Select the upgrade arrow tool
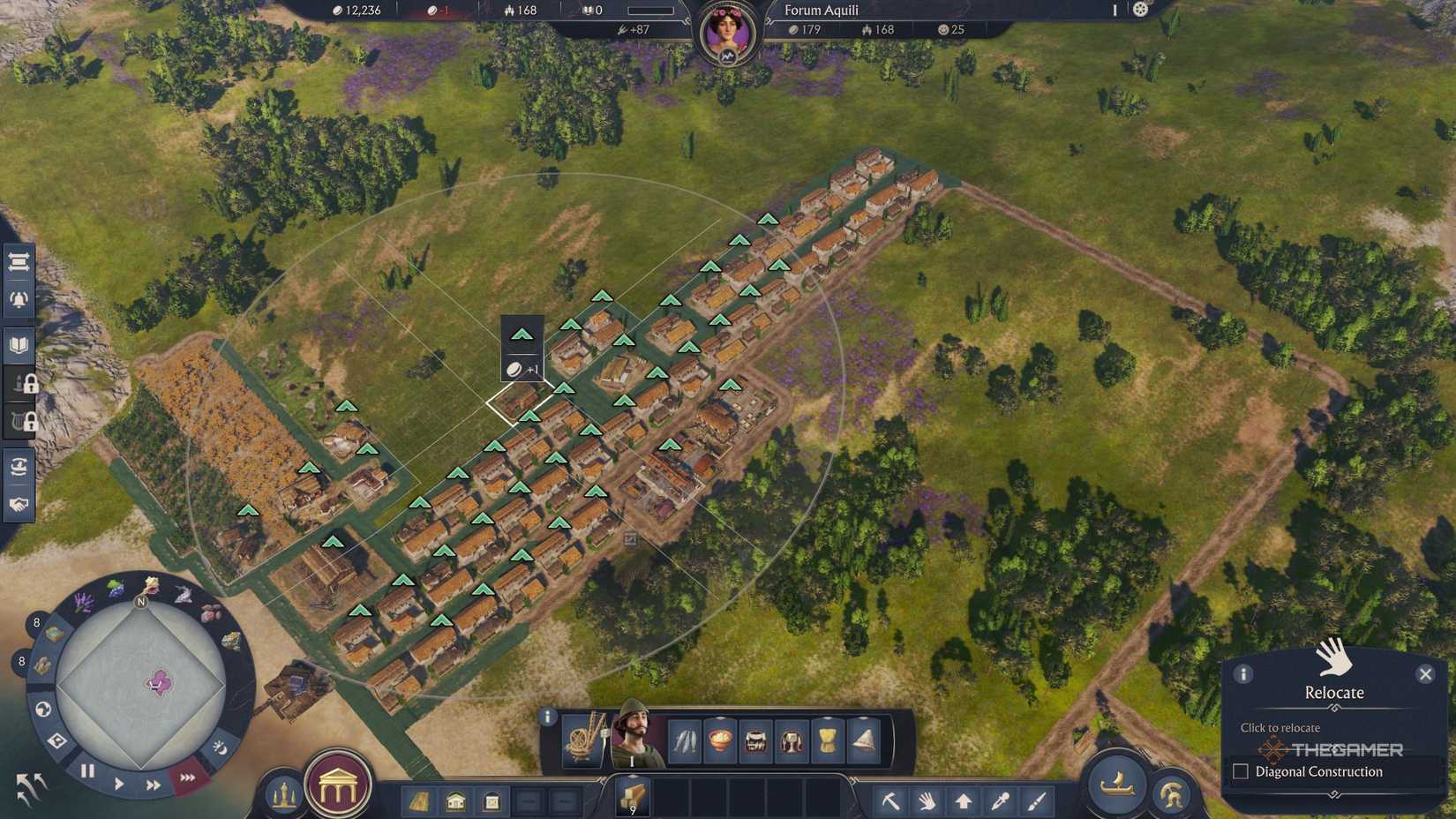Screen dimensions: 1456x819 (x=964, y=801)
